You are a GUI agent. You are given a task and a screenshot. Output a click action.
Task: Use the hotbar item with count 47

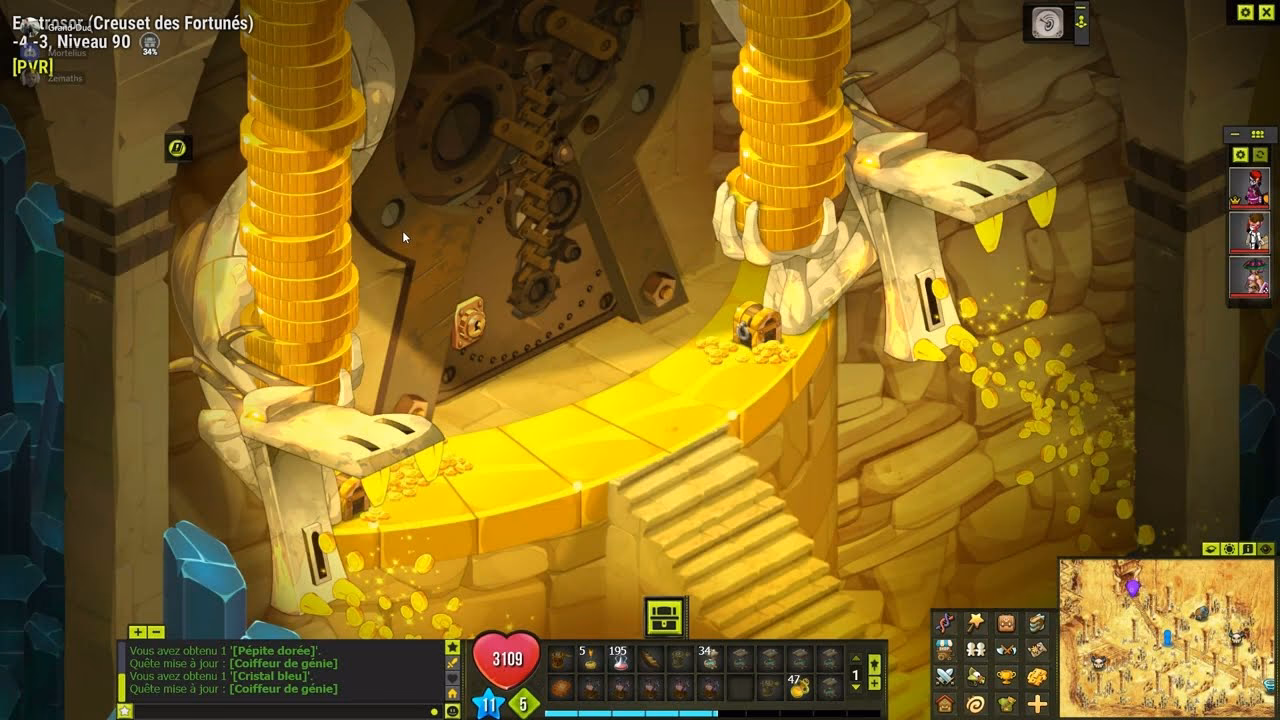coord(799,688)
